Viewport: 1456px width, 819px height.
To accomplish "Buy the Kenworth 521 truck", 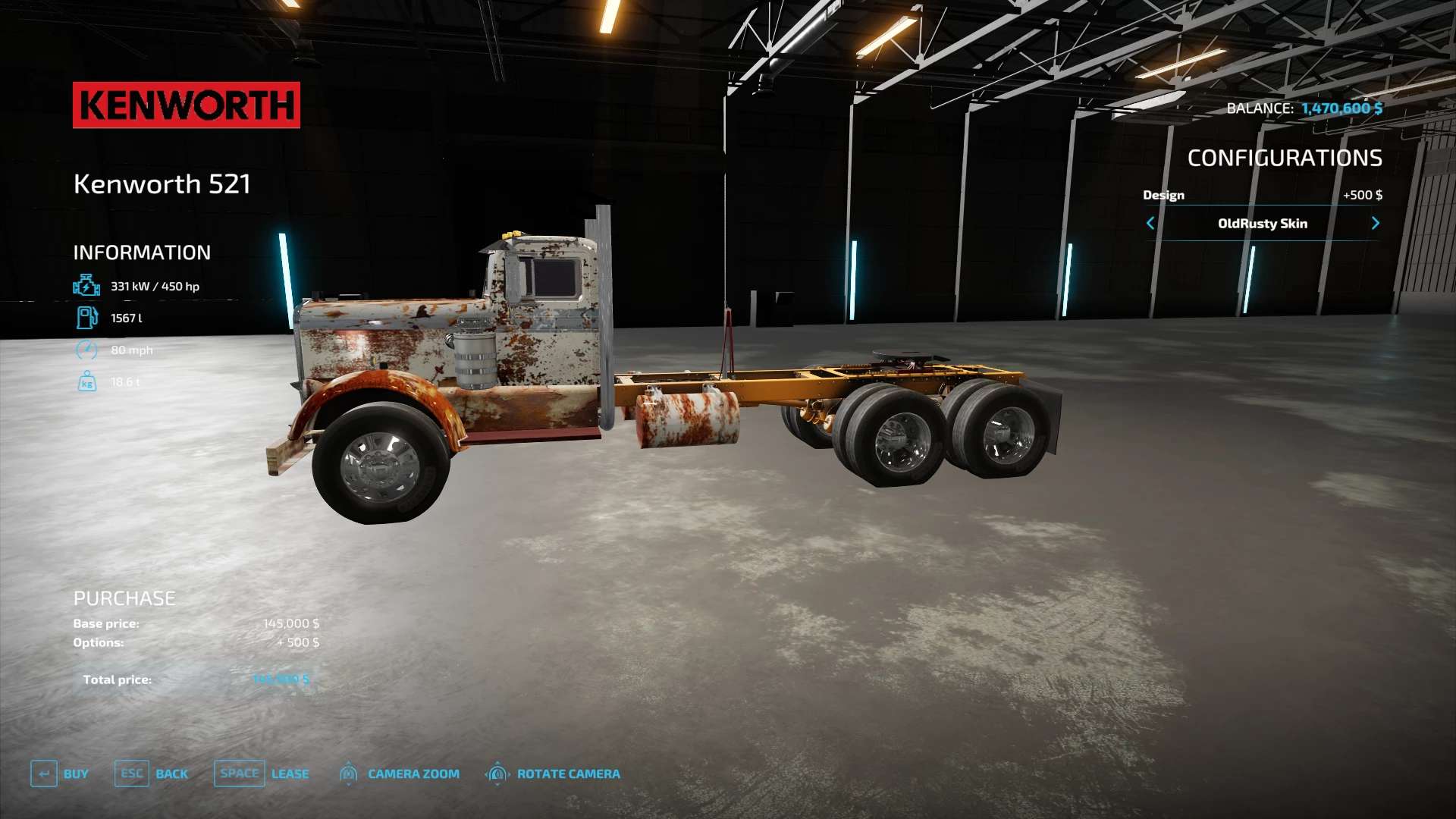I will 60,773.
